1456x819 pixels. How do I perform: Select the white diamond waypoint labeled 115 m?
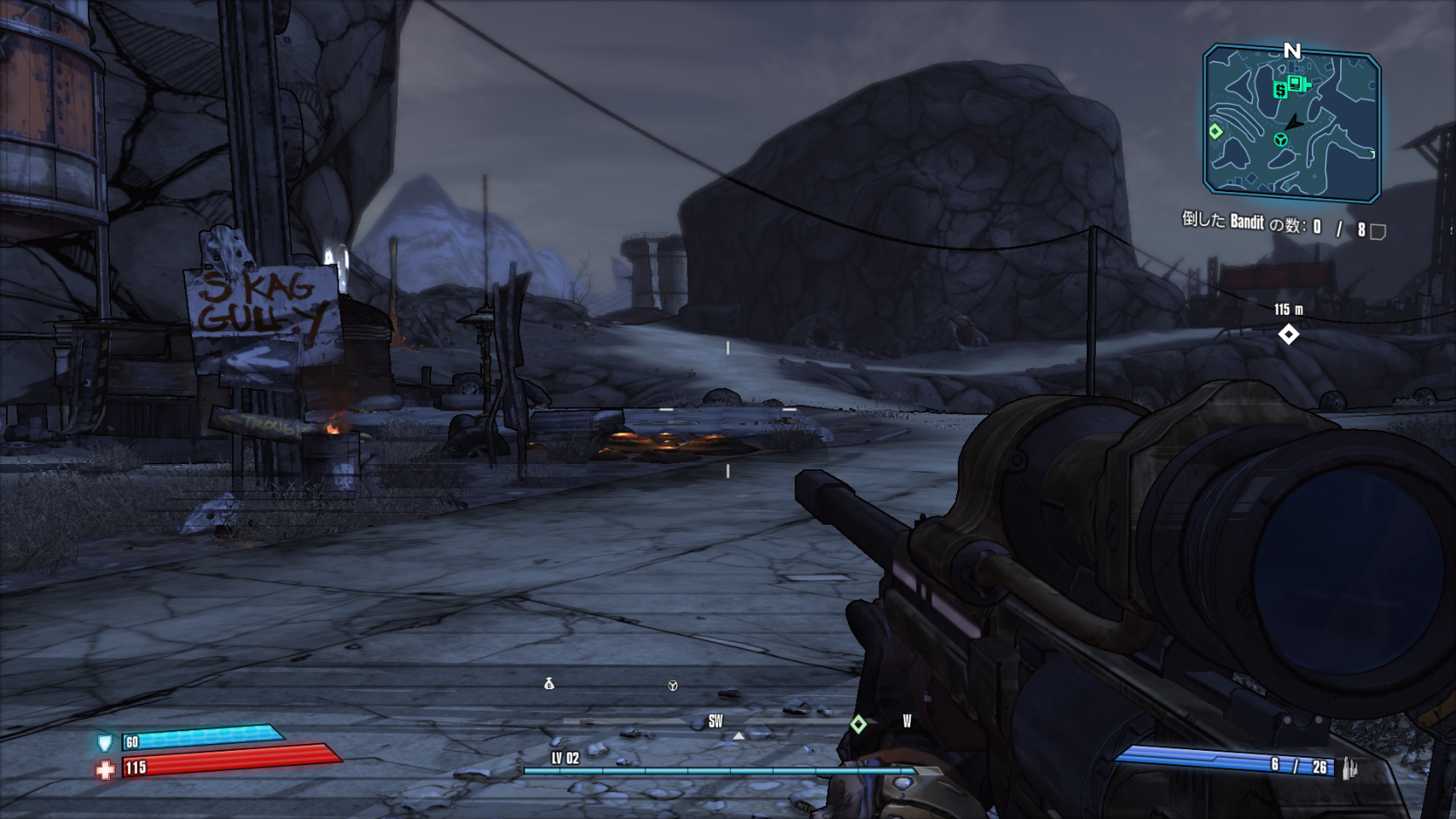pos(1288,334)
